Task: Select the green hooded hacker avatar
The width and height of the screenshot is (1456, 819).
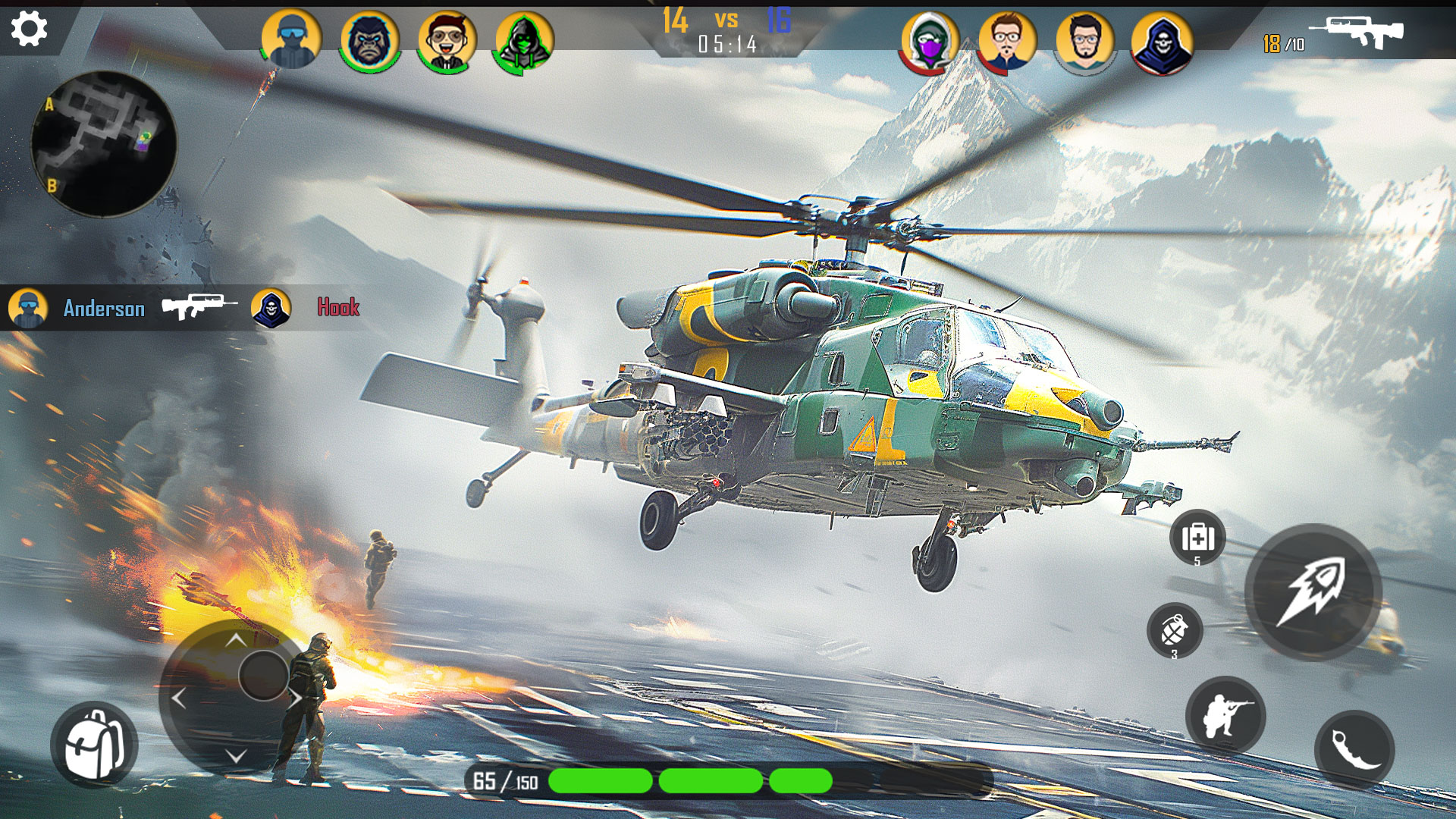Action: click(x=524, y=40)
